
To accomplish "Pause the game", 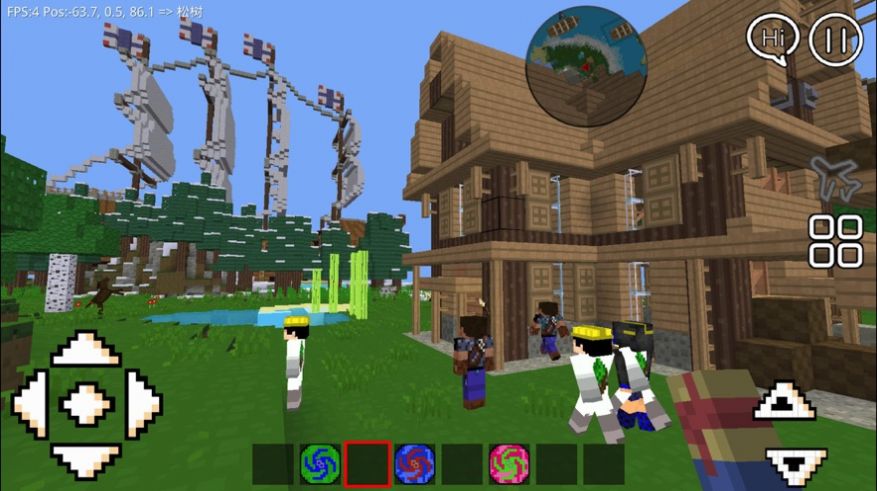I will tap(835, 40).
